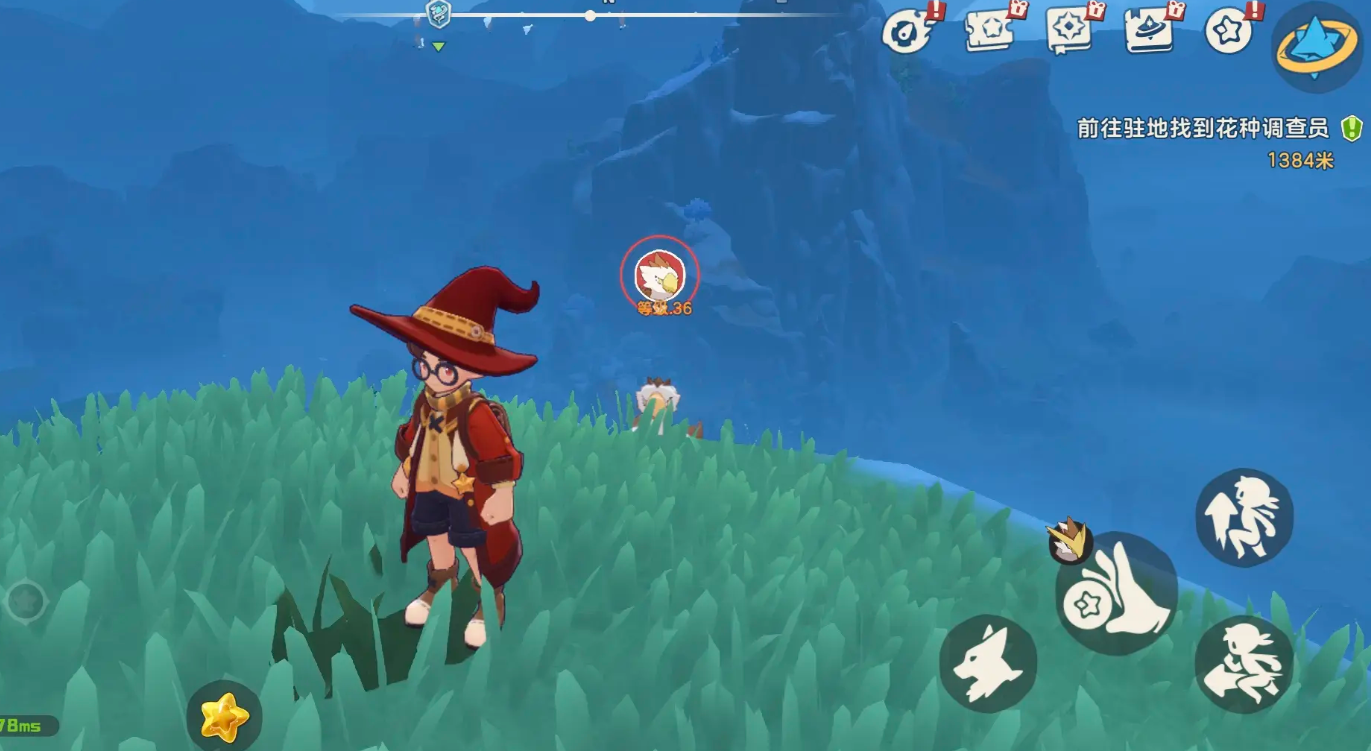The width and height of the screenshot is (1371, 751).
Task: Open the wizard hat book menu
Action: click(1150, 31)
